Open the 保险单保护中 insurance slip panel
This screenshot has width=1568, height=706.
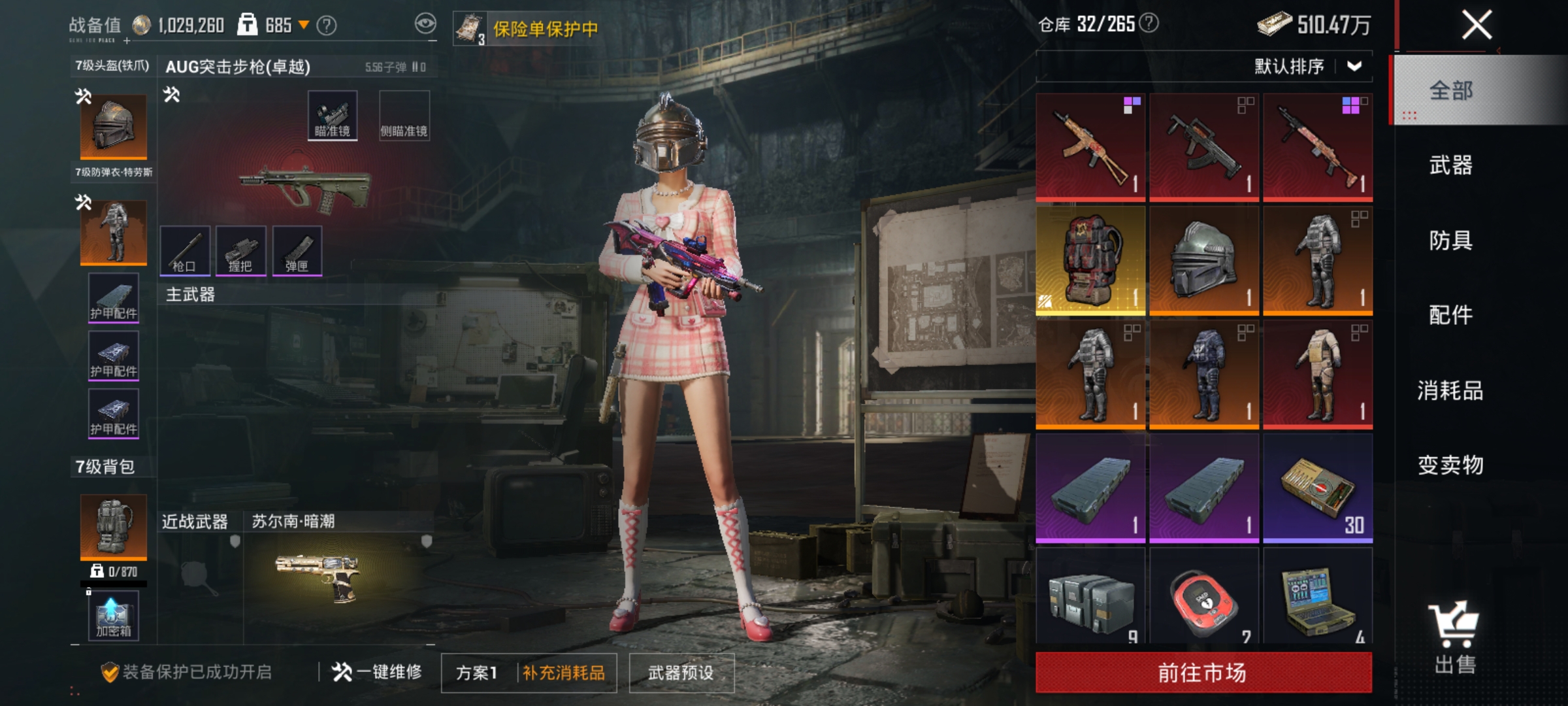click(x=523, y=27)
